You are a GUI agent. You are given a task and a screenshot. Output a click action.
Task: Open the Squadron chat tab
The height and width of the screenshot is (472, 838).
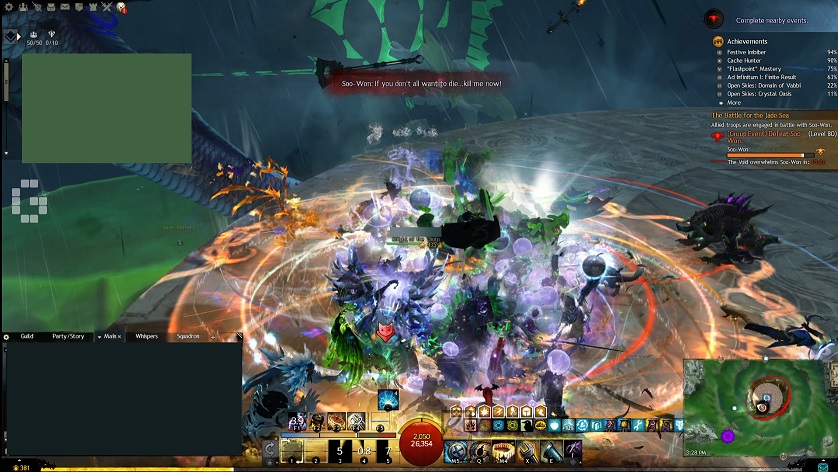[x=188, y=337]
